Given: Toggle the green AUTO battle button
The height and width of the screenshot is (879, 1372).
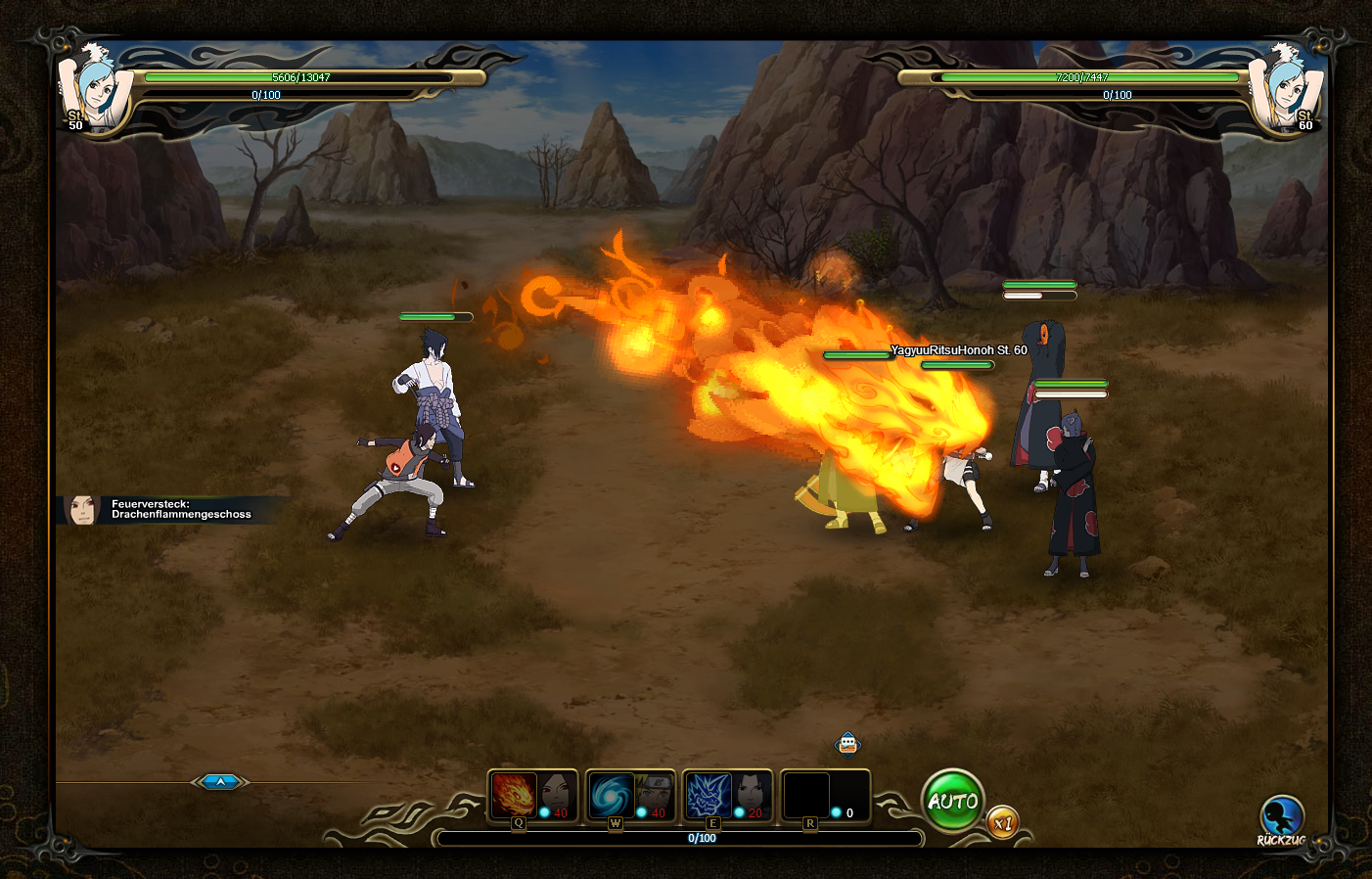Looking at the screenshot, I should pos(952,802).
